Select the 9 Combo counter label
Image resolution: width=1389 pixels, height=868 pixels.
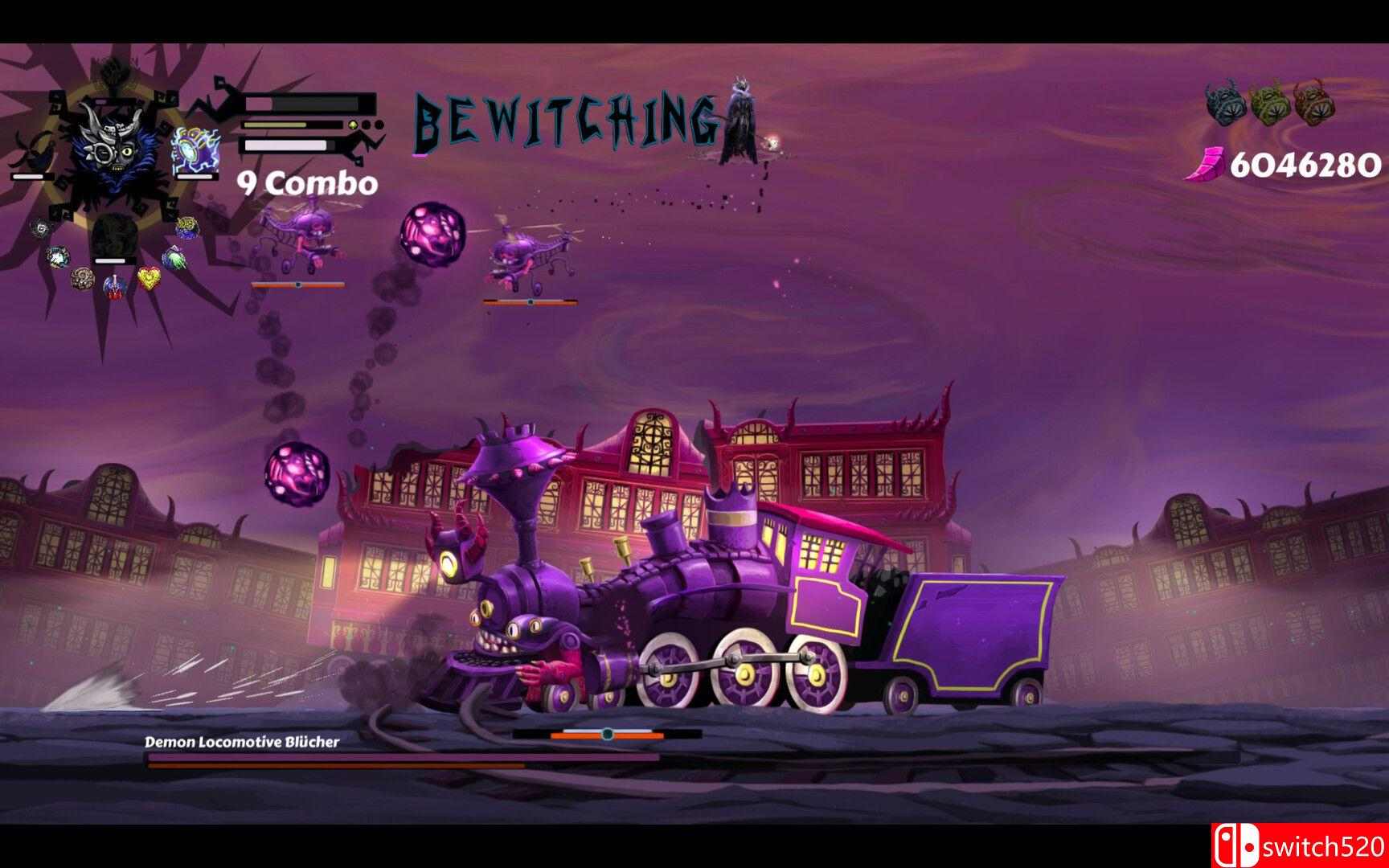(304, 182)
